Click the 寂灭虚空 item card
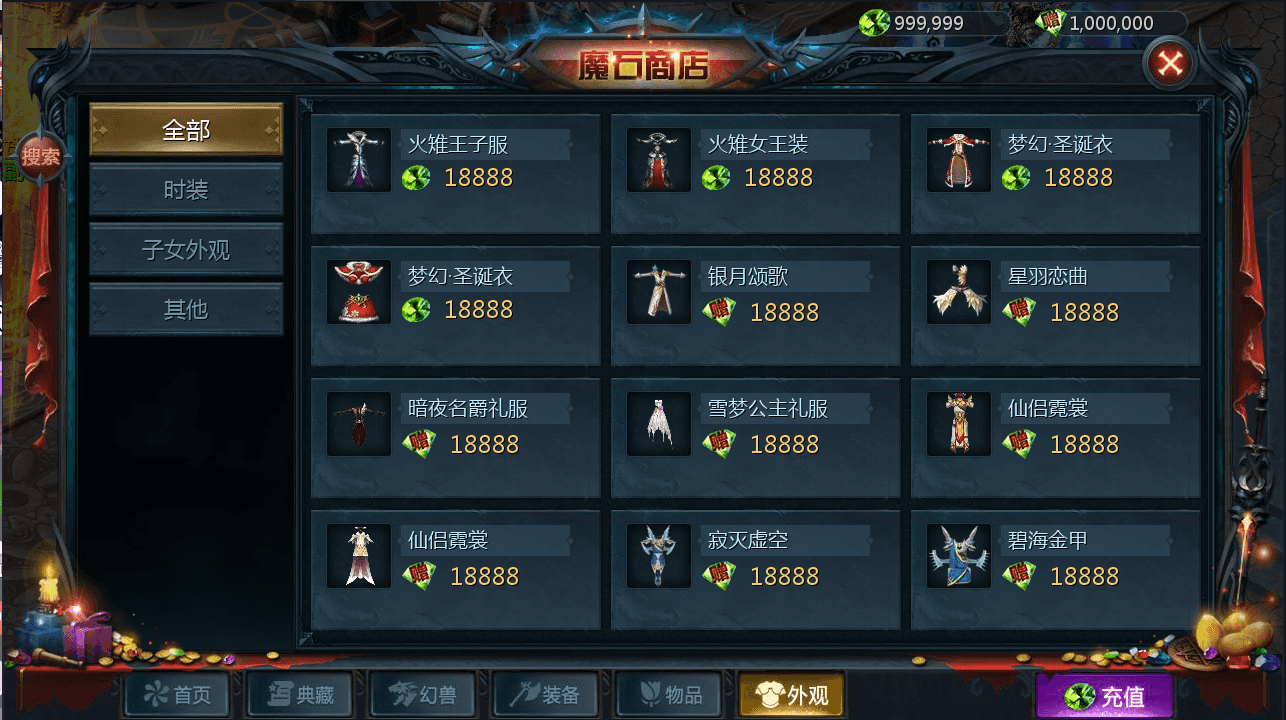Image resolution: width=1286 pixels, height=720 pixels. [x=756, y=568]
